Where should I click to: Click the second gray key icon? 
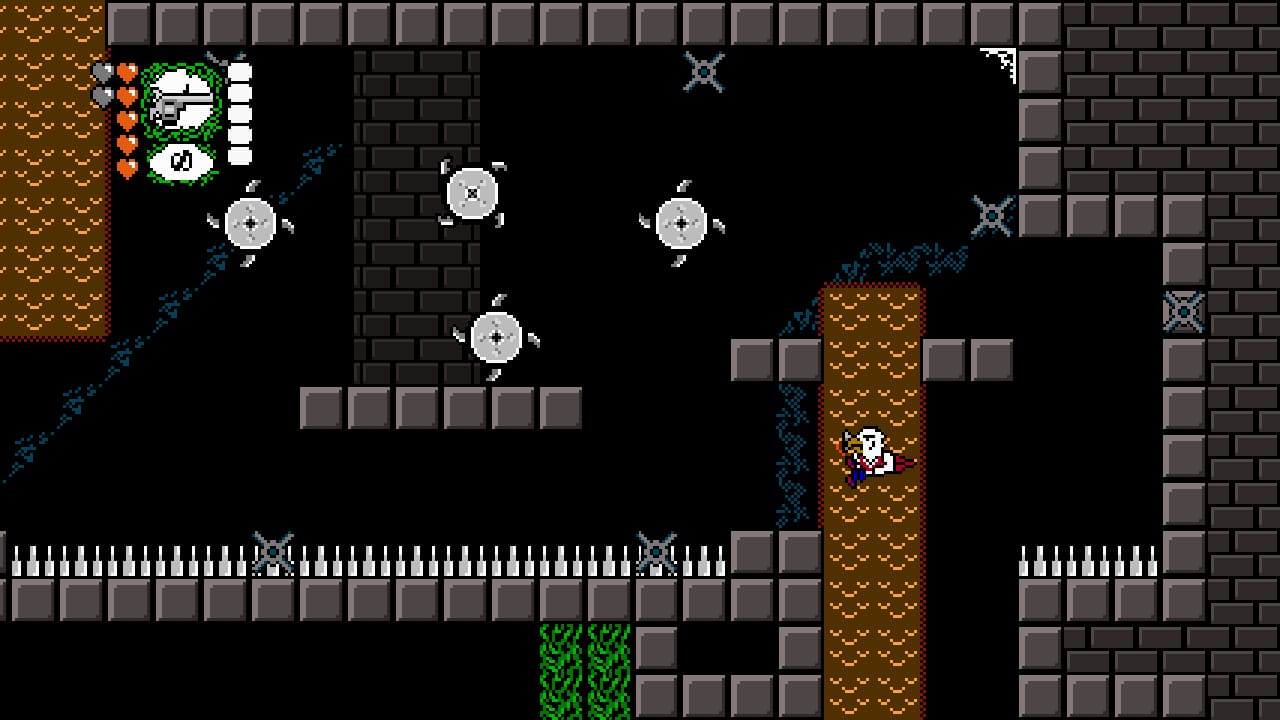(x=102, y=94)
